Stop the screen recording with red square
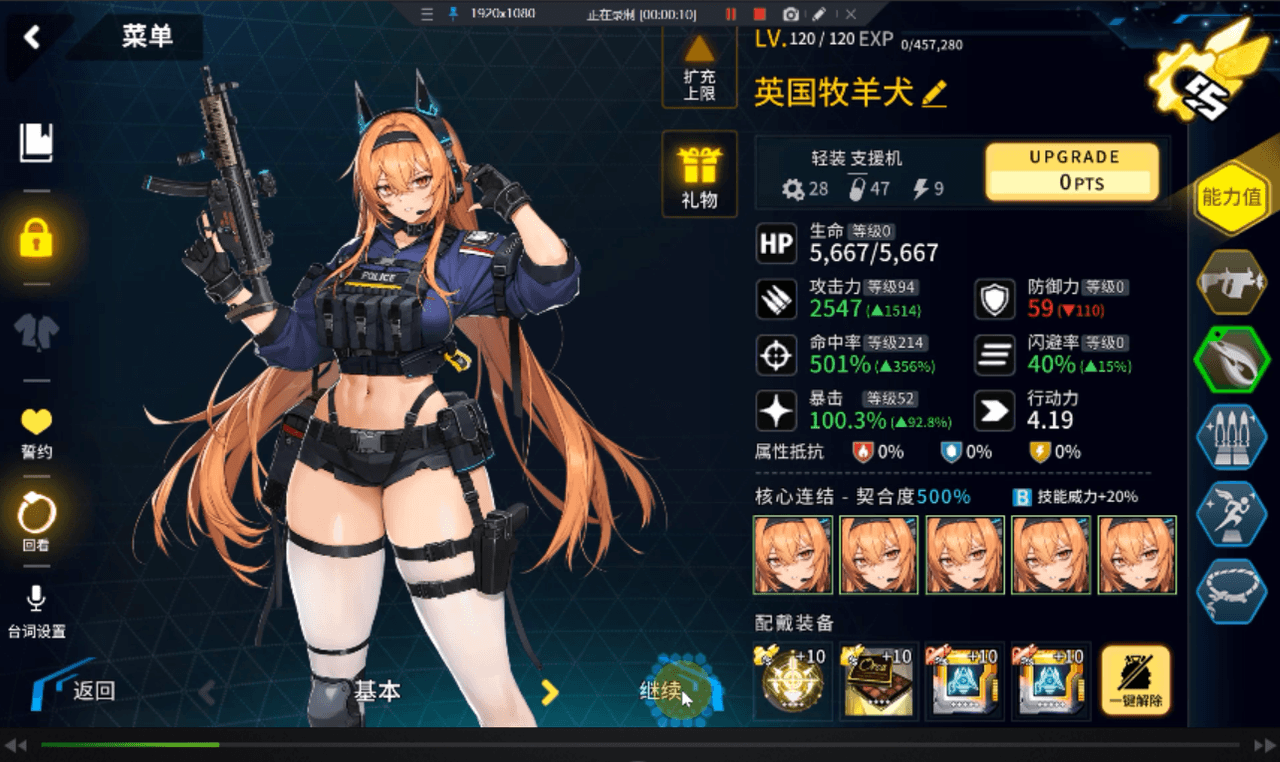Image resolution: width=1280 pixels, height=762 pixels. tap(760, 14)
